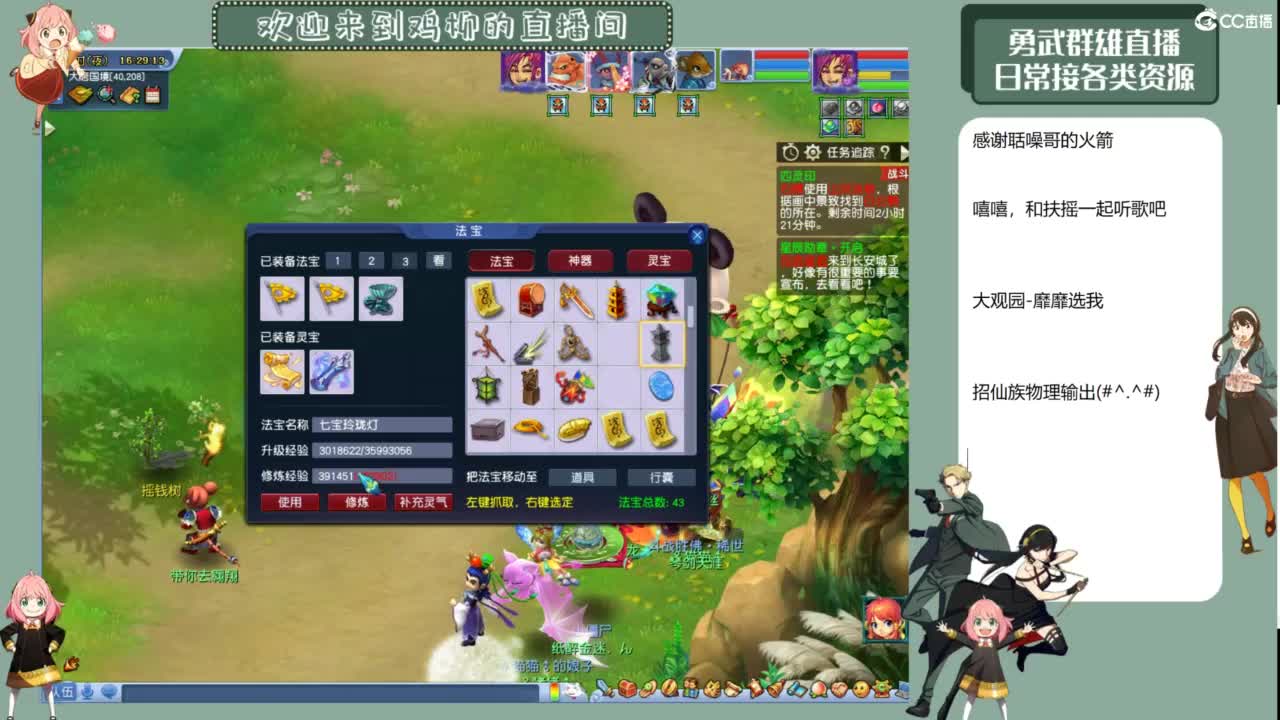1280x720 pixels.
Task: Click the gear icon beside 任务追踪
Action: [x=812, y=152]
